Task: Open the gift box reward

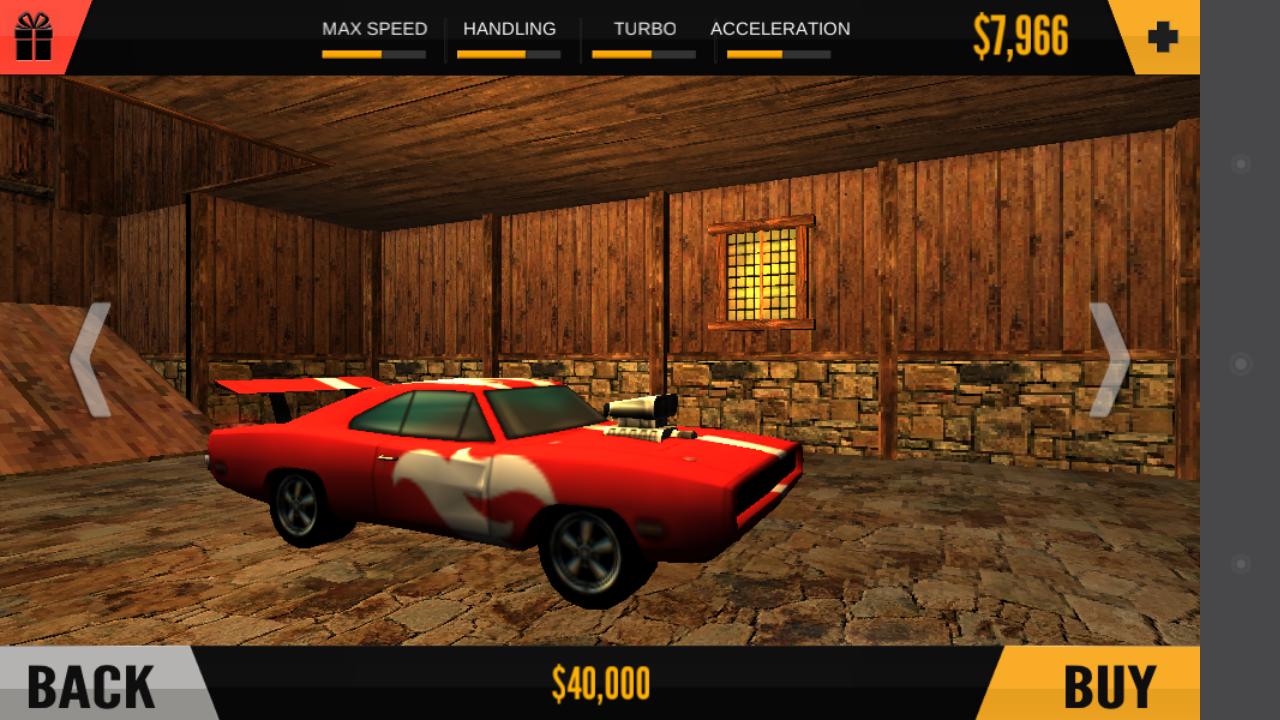Action: point(33,36)
